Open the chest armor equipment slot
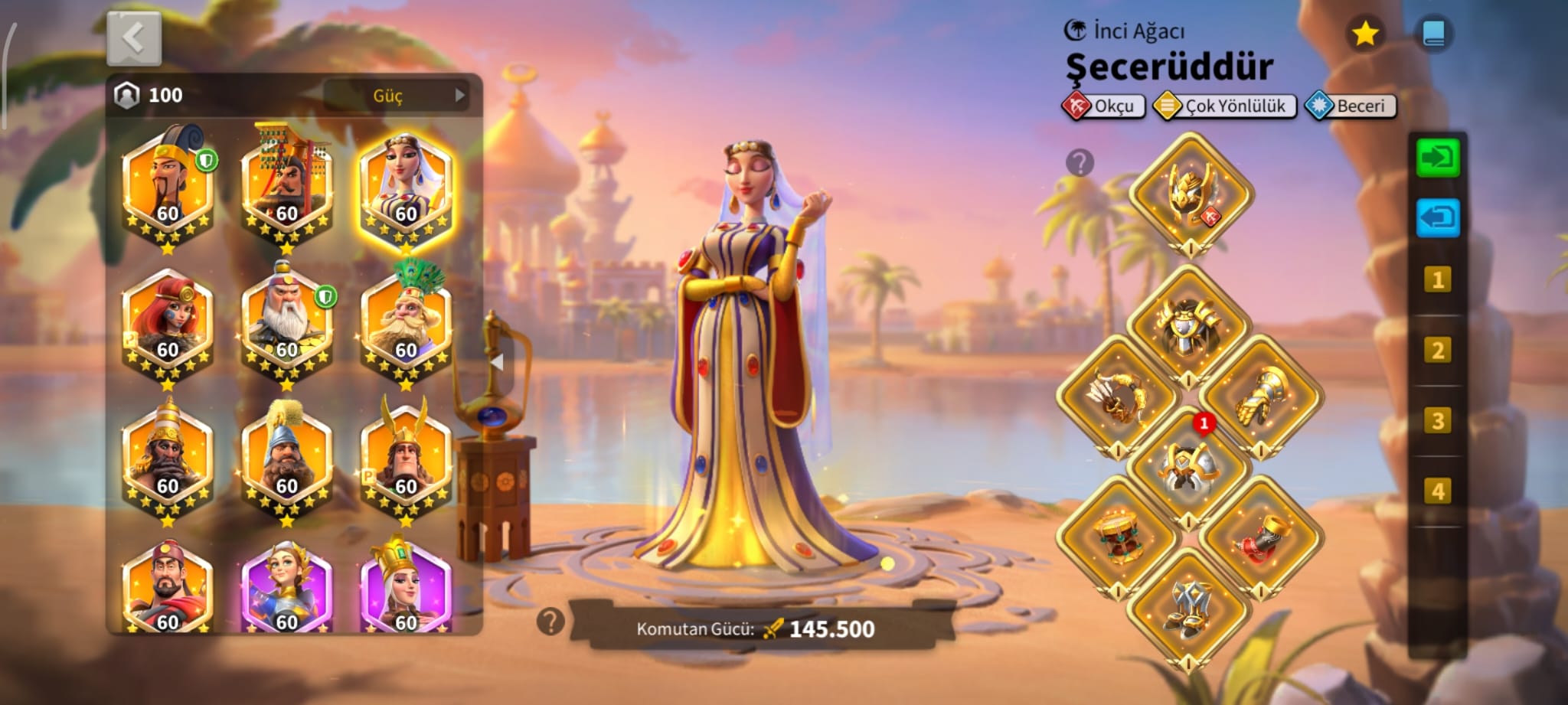This screenshot has height=705, width=1568. 1188,326
